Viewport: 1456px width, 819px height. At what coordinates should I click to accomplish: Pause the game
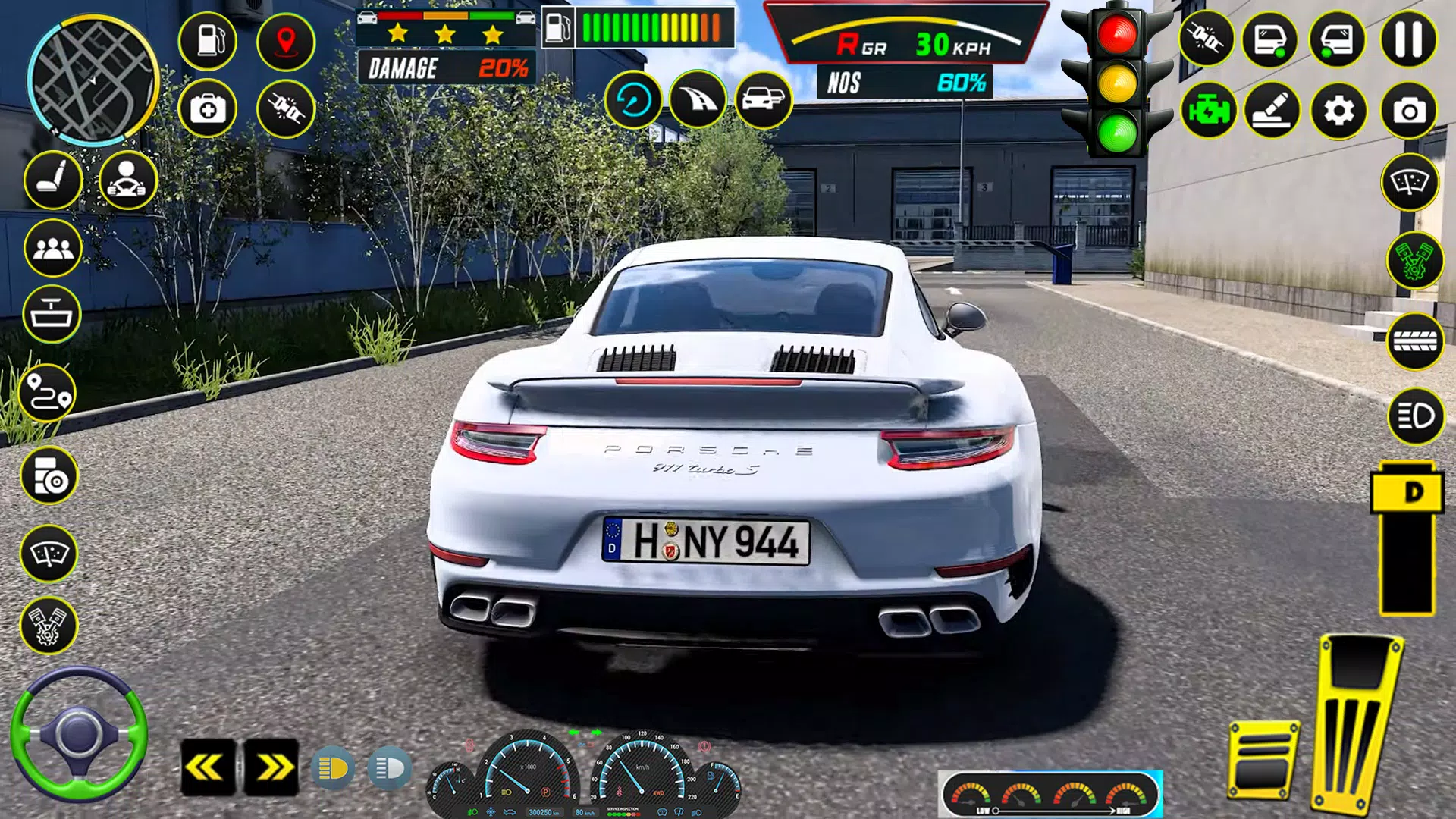[1408, 39]
